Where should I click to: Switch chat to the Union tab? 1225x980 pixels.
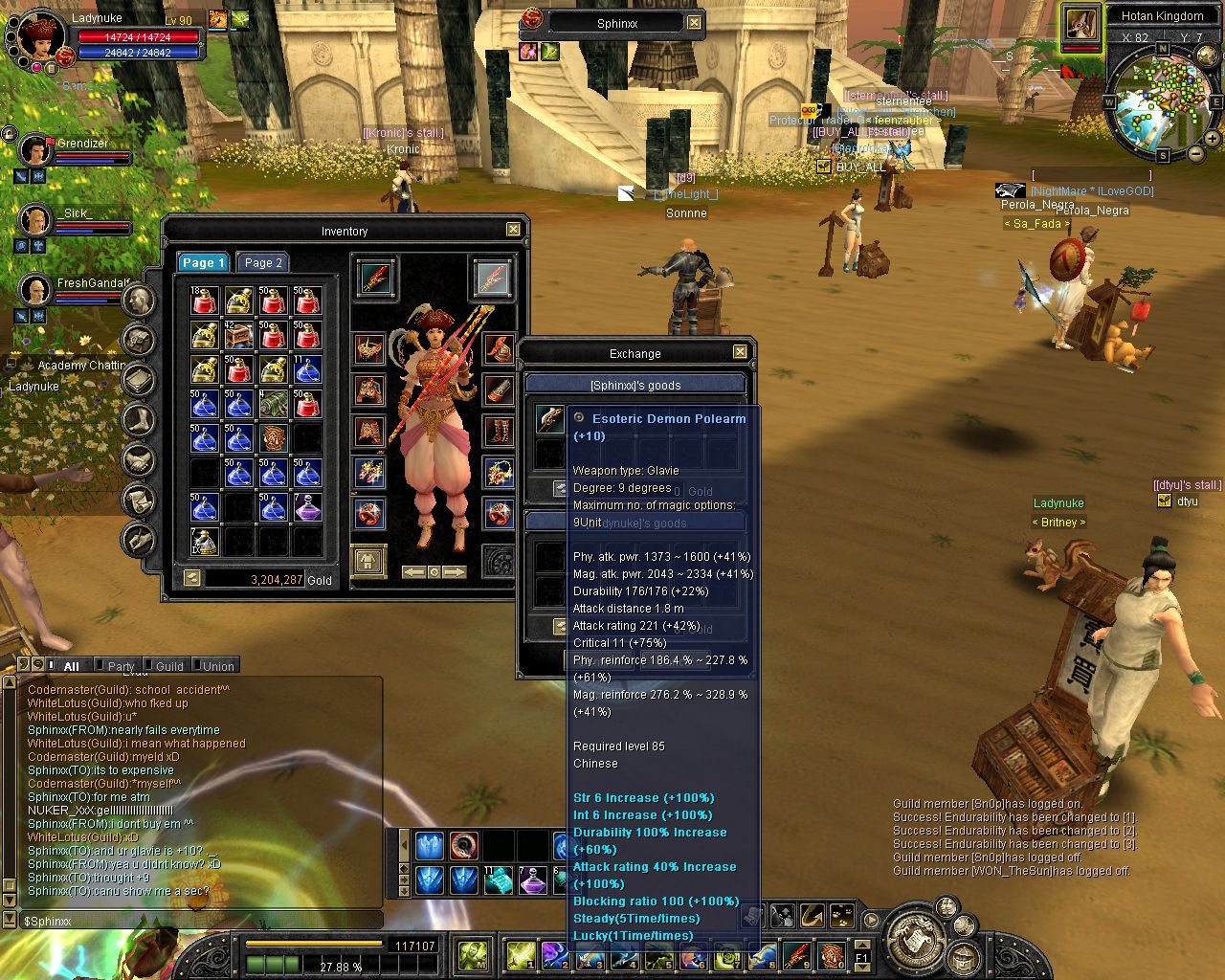[218, 666]
